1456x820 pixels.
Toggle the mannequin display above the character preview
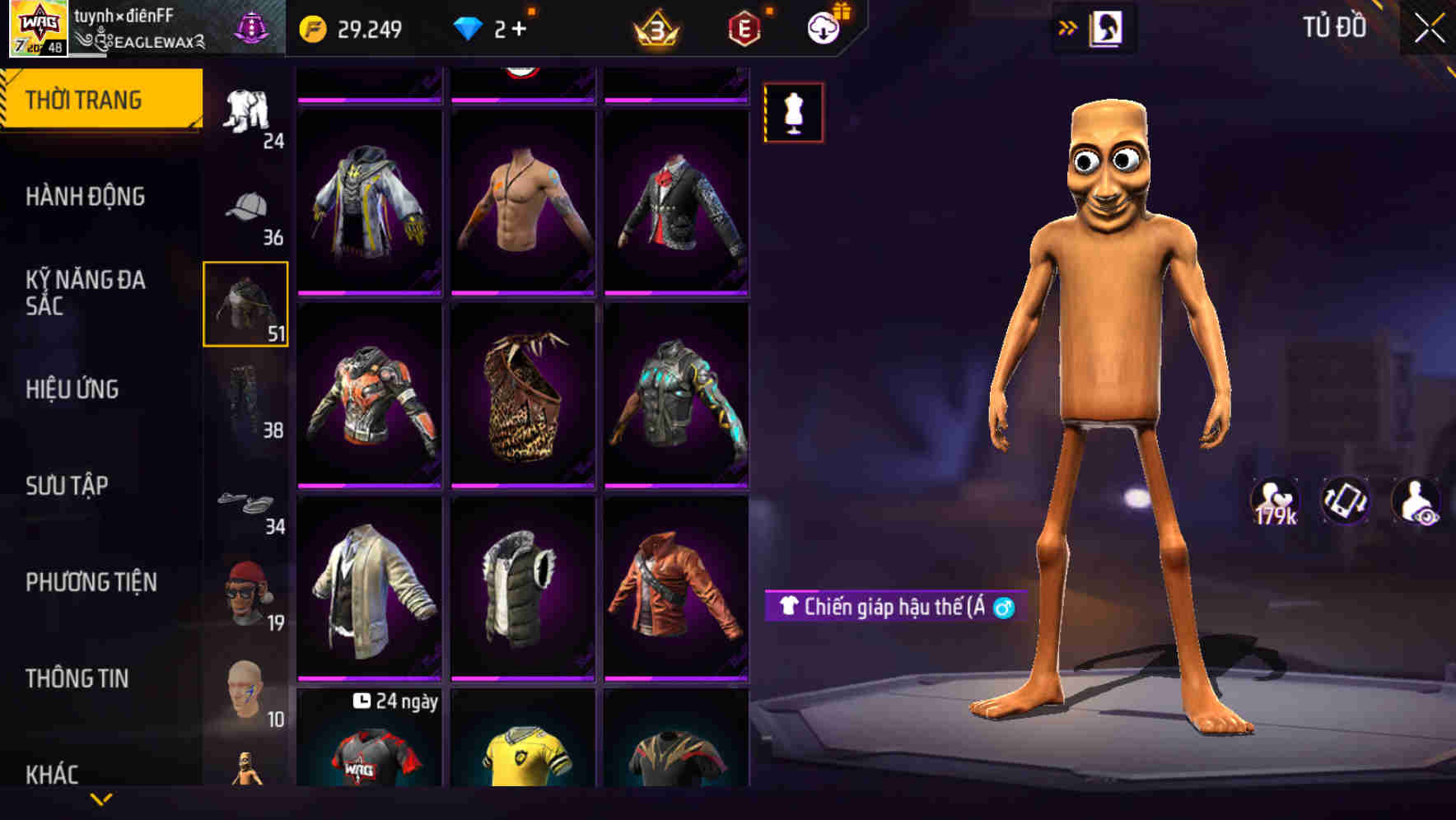792,113
